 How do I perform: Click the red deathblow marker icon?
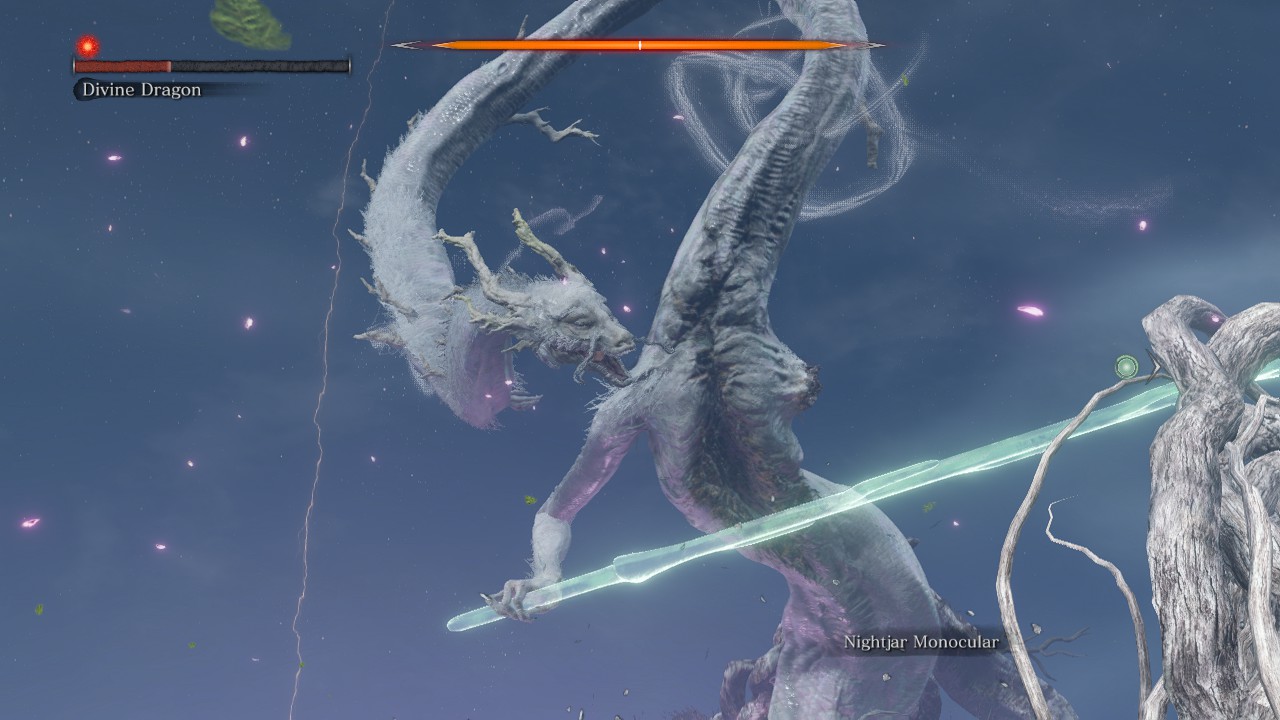point(88,46)
